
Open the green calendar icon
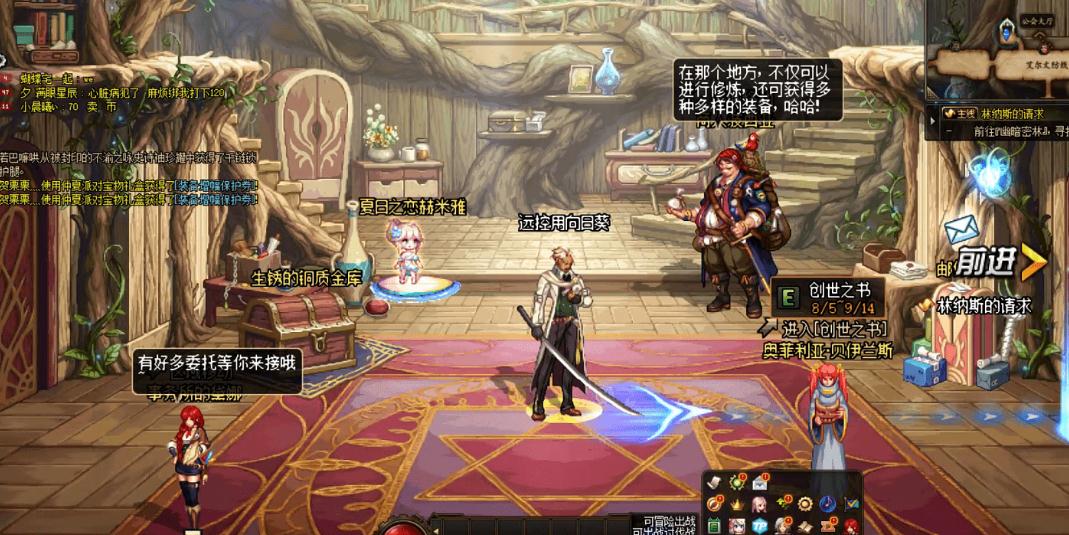click(714, 526)
